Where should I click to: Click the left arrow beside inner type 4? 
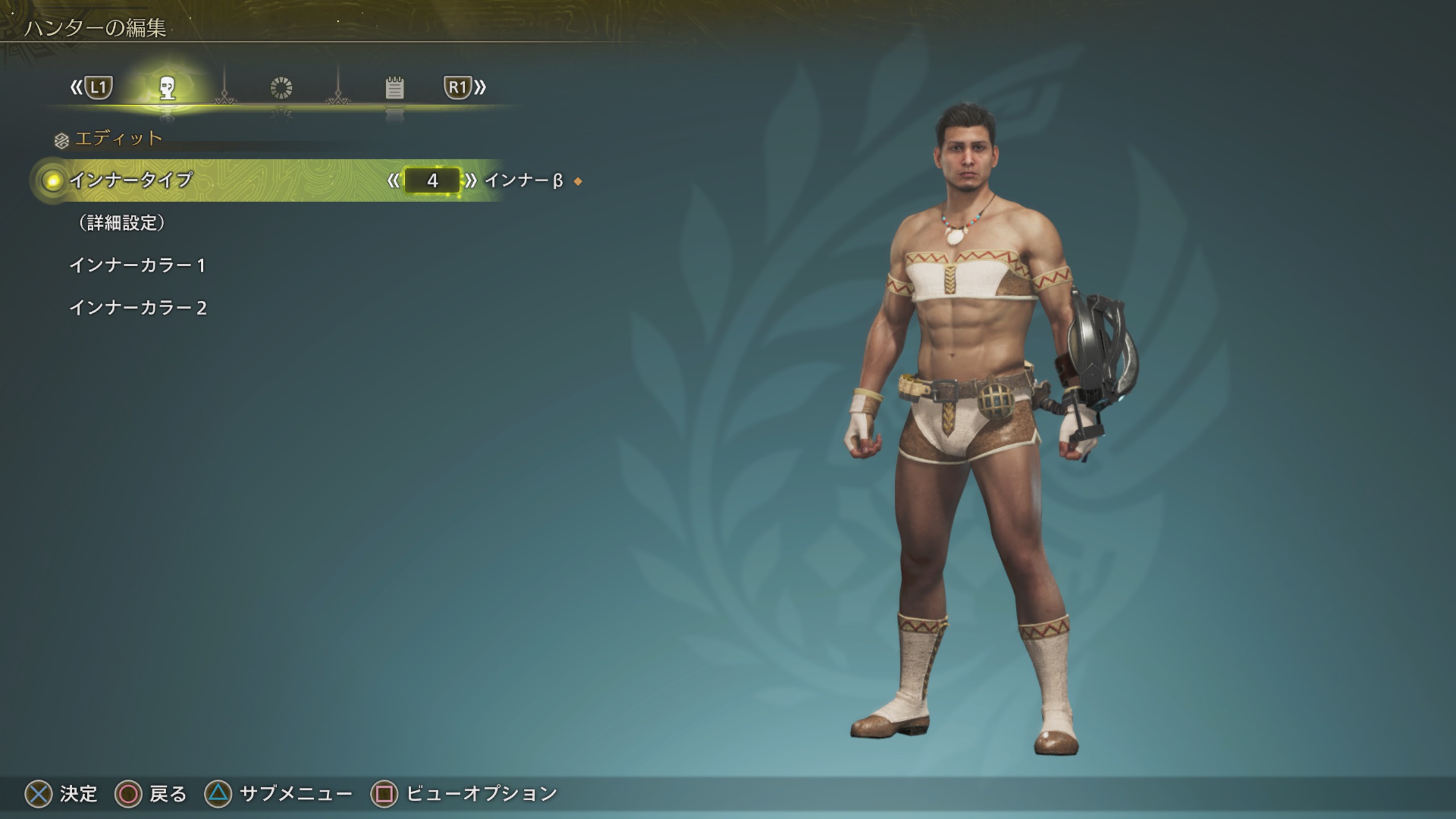pyautogui.click(x=393, y=181)
